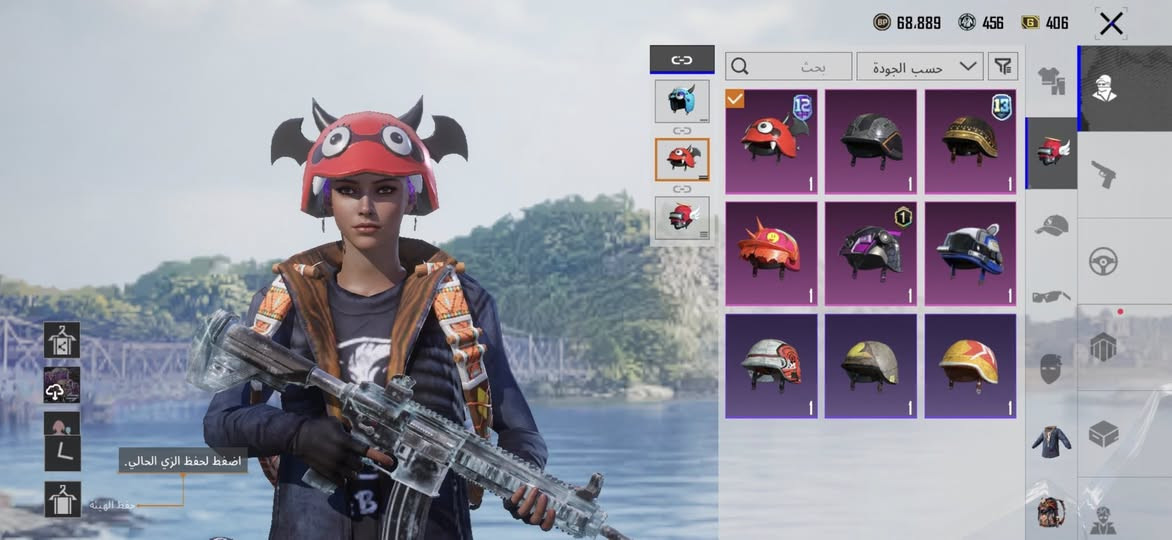Close the inventory with the X button

[x=1111, y=24]
